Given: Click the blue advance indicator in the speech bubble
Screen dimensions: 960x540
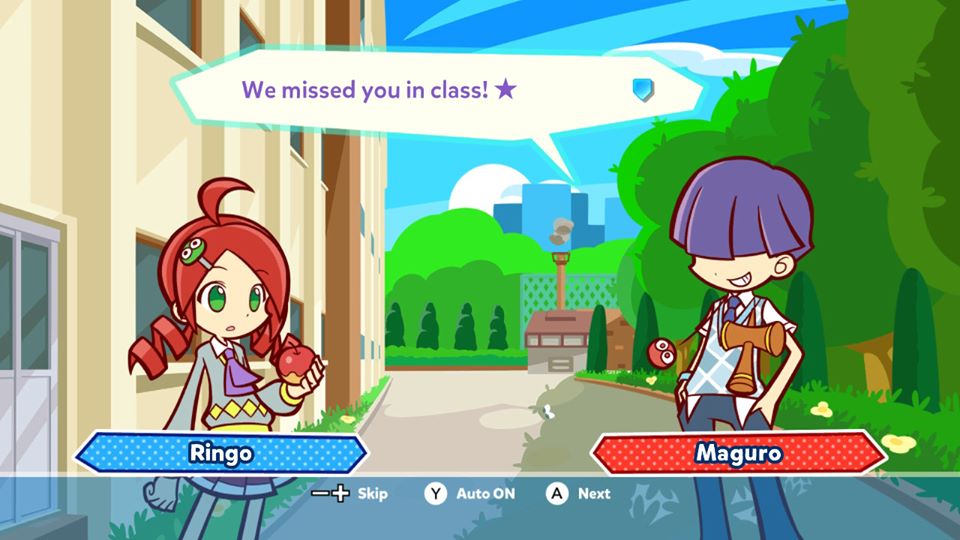Looking at the screenshot, I should pyautogui.click(x=642, y=91).
